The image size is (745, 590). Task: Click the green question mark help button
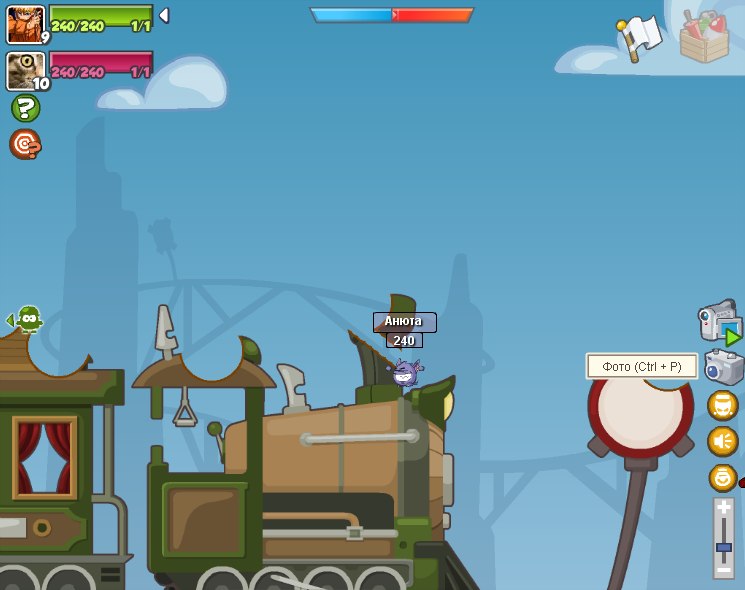25,108
